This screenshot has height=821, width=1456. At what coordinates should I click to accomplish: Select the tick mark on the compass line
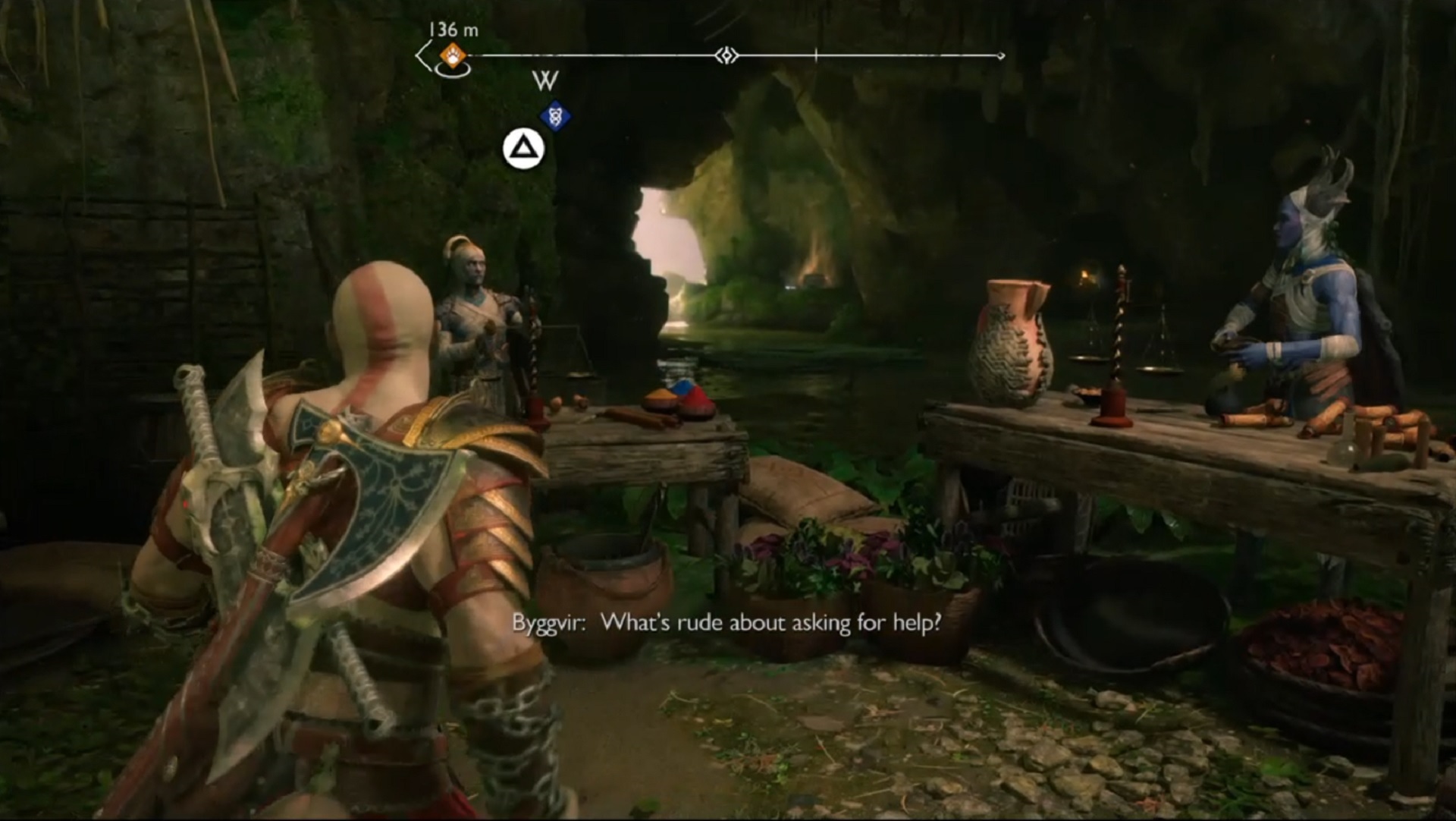[x=816, y=55]
